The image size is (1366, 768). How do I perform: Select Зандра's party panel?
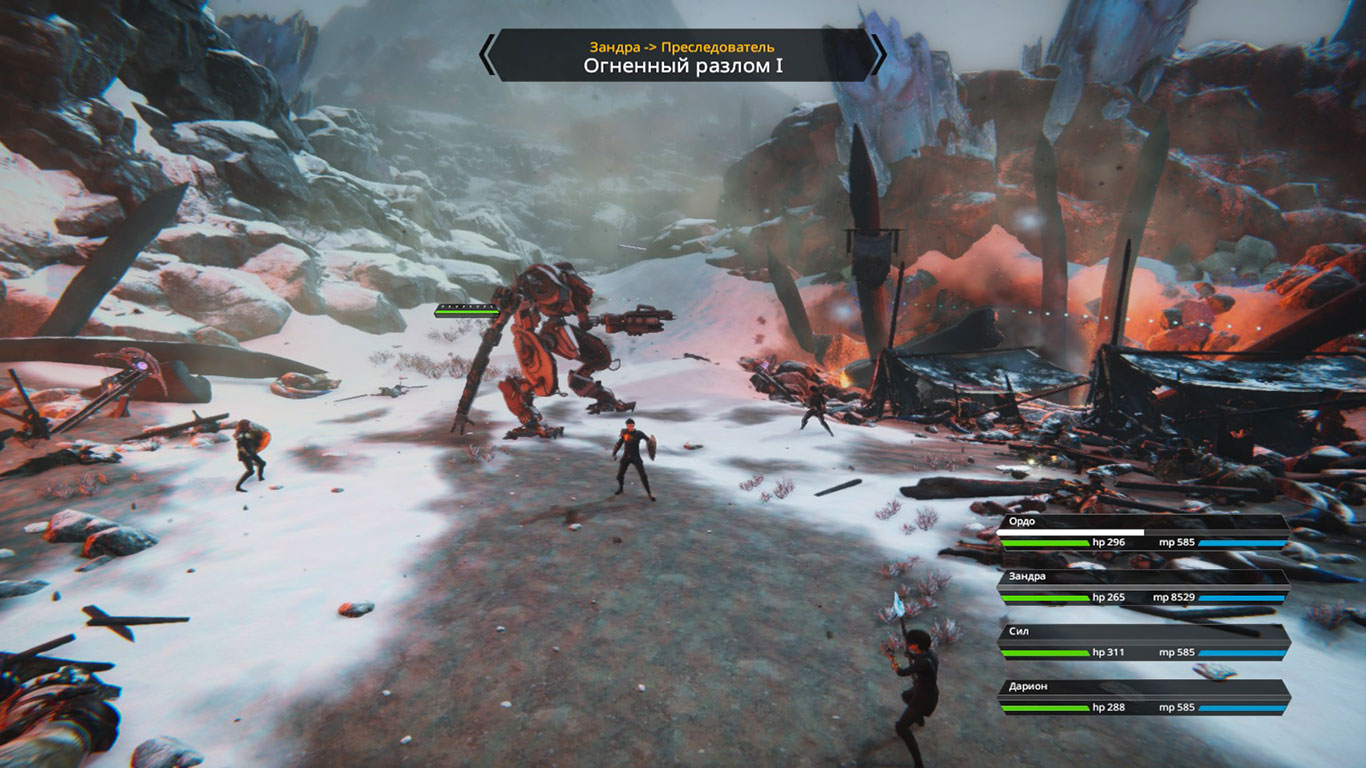coord(1142,588)
